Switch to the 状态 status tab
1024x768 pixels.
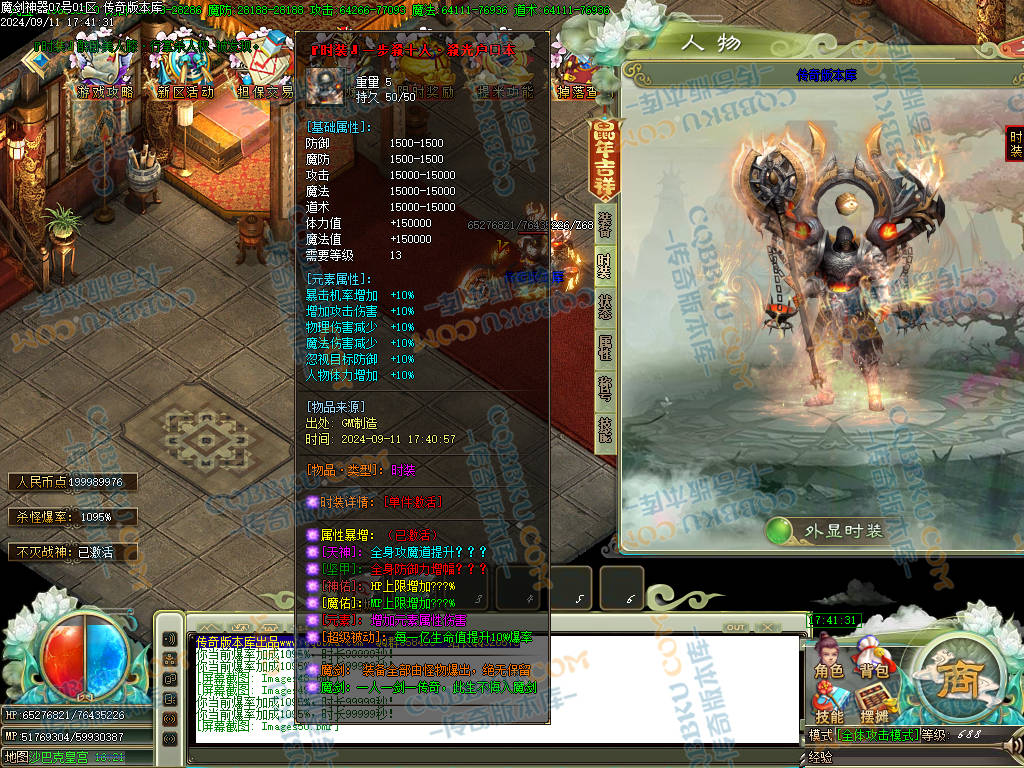tap(605, 307)
